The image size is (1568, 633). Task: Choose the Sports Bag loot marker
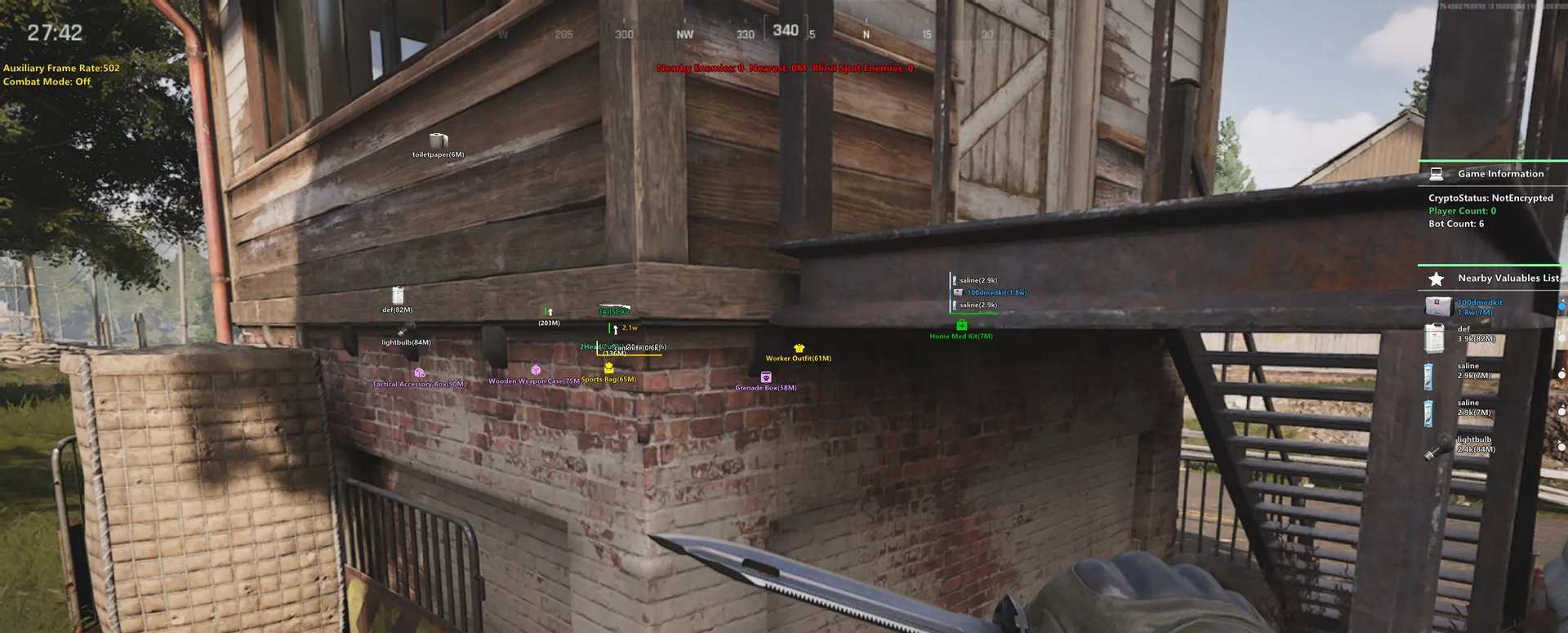(x=608, y=368)
